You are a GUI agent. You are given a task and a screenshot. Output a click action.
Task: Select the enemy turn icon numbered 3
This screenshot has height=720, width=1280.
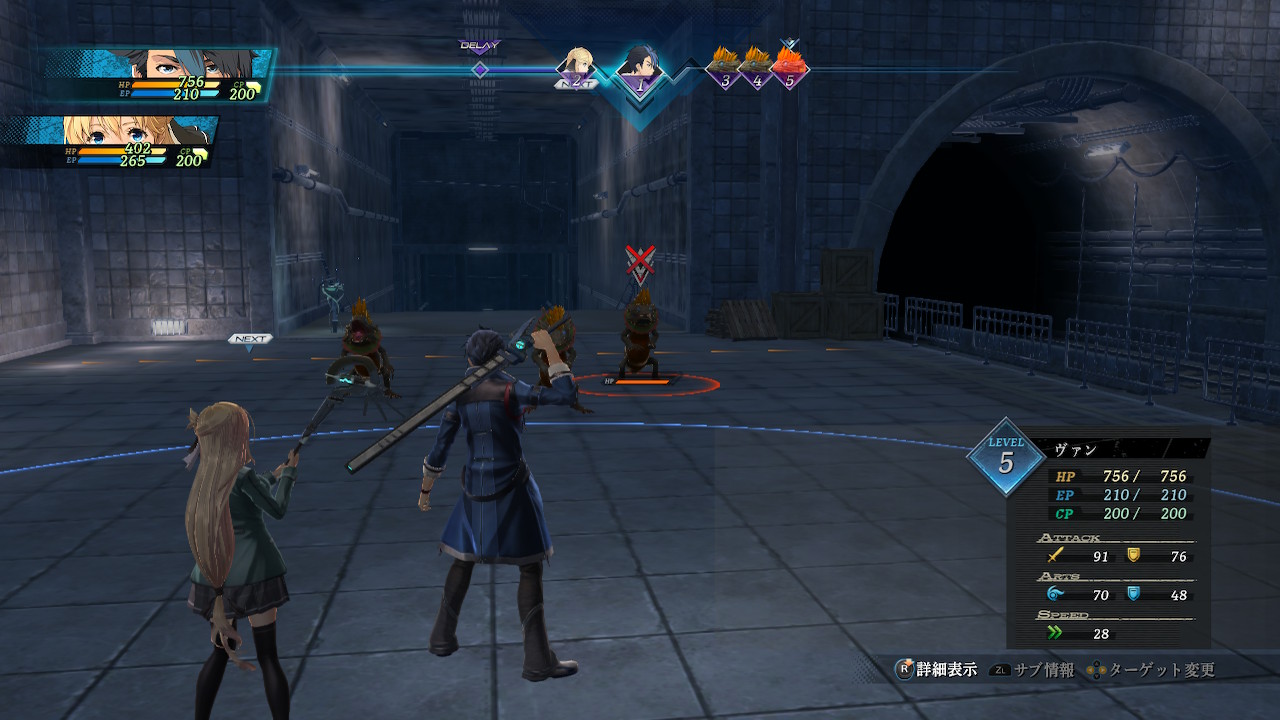725,68
